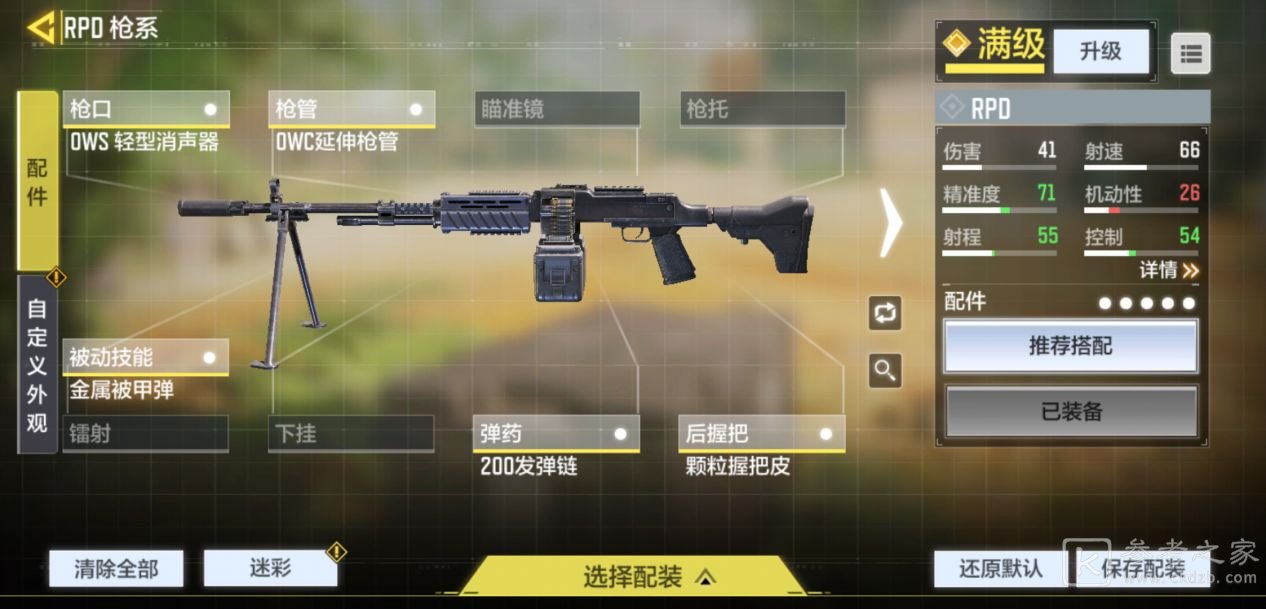
Task: Apply the 推荐搭配 recommended loadout
Action: (x=1071, y=347)
